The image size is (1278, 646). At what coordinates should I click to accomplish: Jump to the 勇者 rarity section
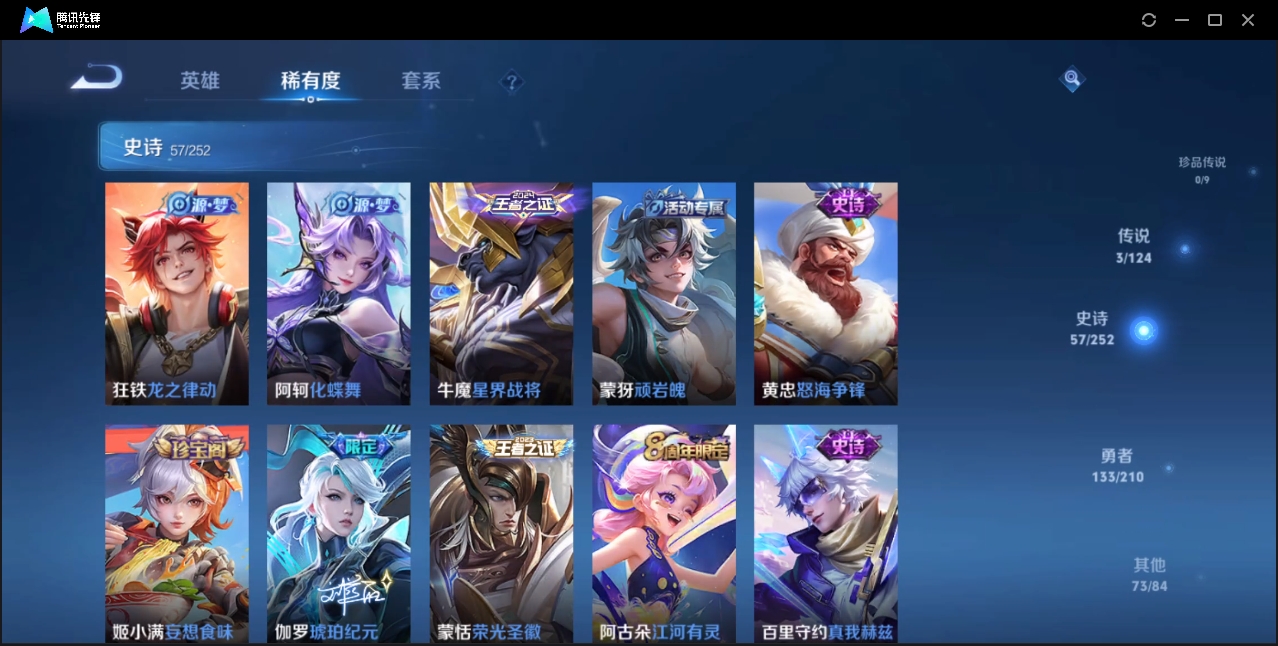tap(1117, 465)
